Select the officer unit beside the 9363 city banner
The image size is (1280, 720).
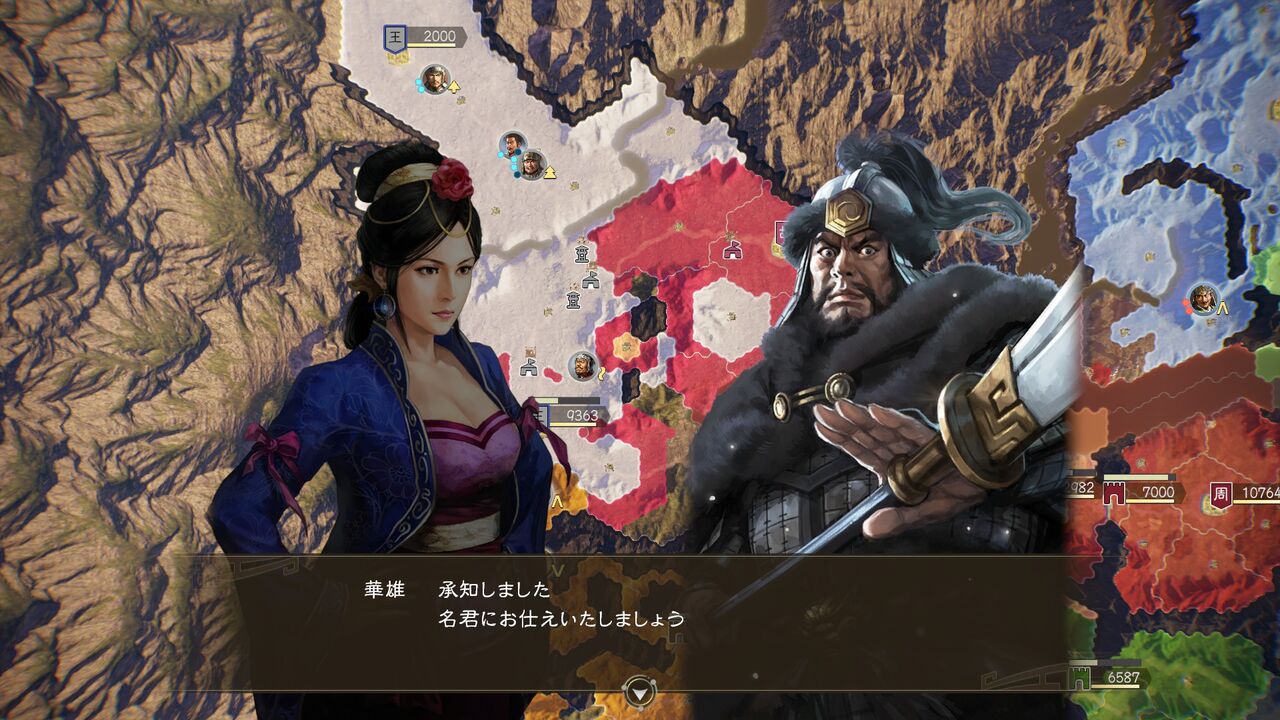pyautogui.click(x=583, y=366)
